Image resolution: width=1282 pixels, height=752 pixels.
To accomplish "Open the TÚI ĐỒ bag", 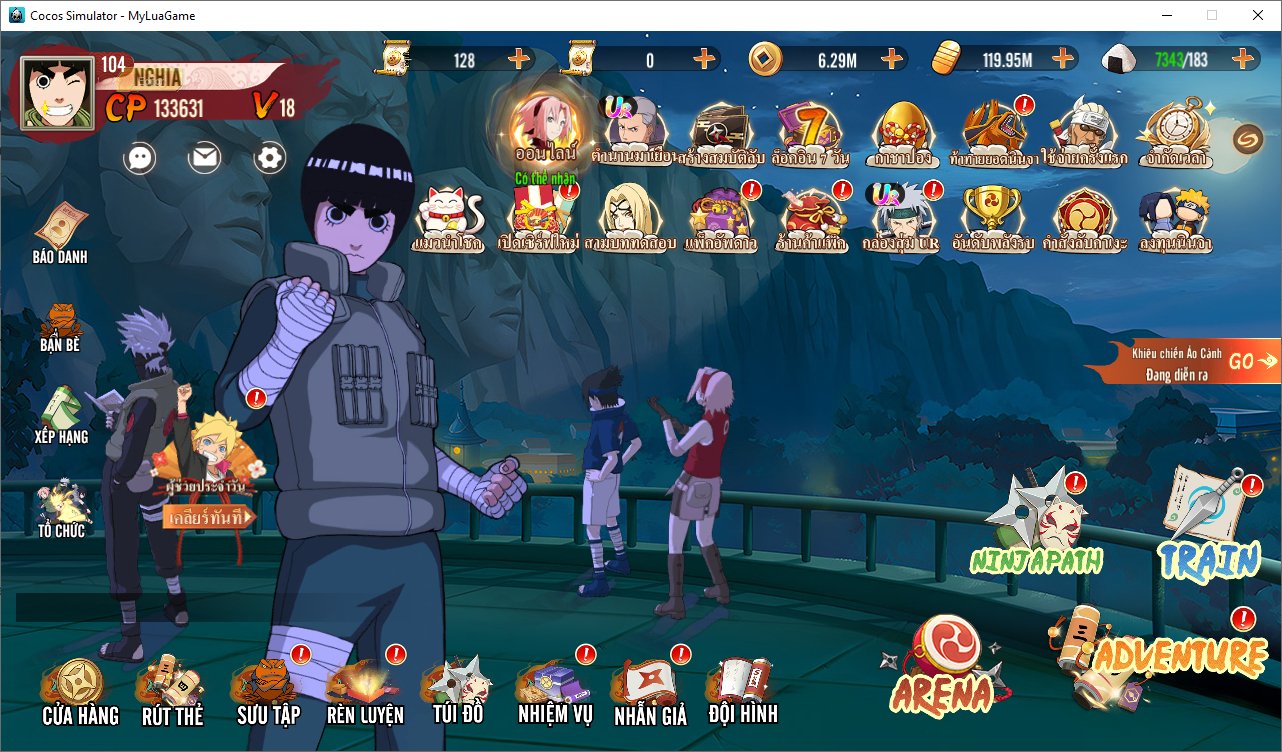I will click(x=458, y=690).
